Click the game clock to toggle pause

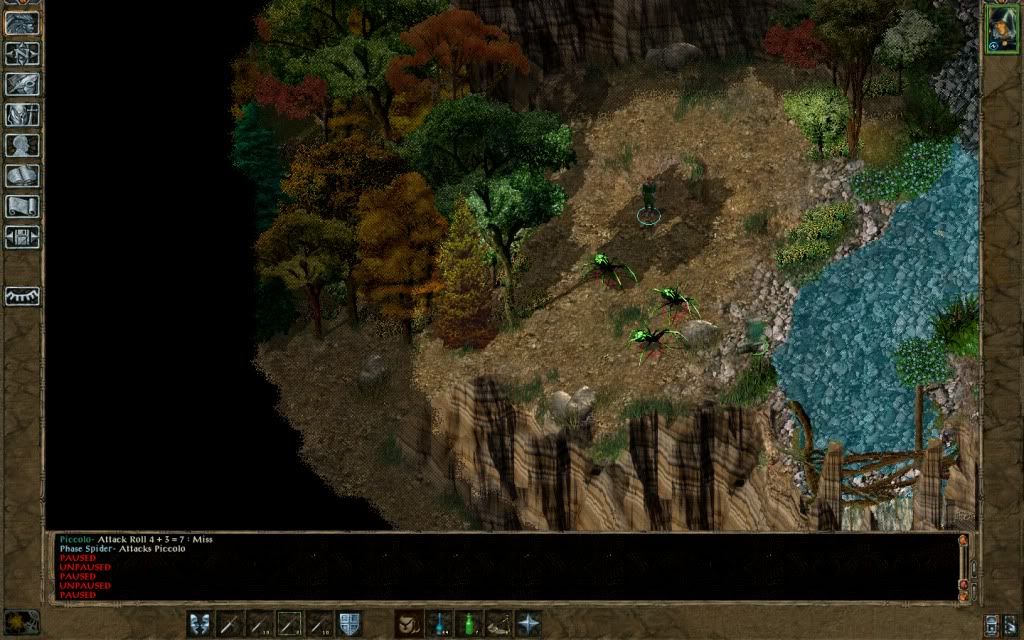pyautogui.click(x=22, y=622)
